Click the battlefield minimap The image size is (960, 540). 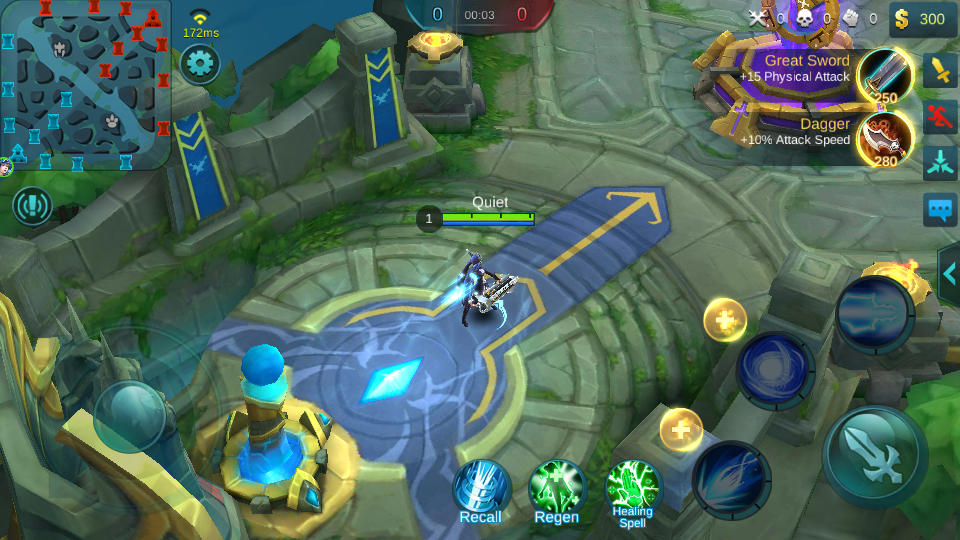pyautogui.click(x=86, y=85)
